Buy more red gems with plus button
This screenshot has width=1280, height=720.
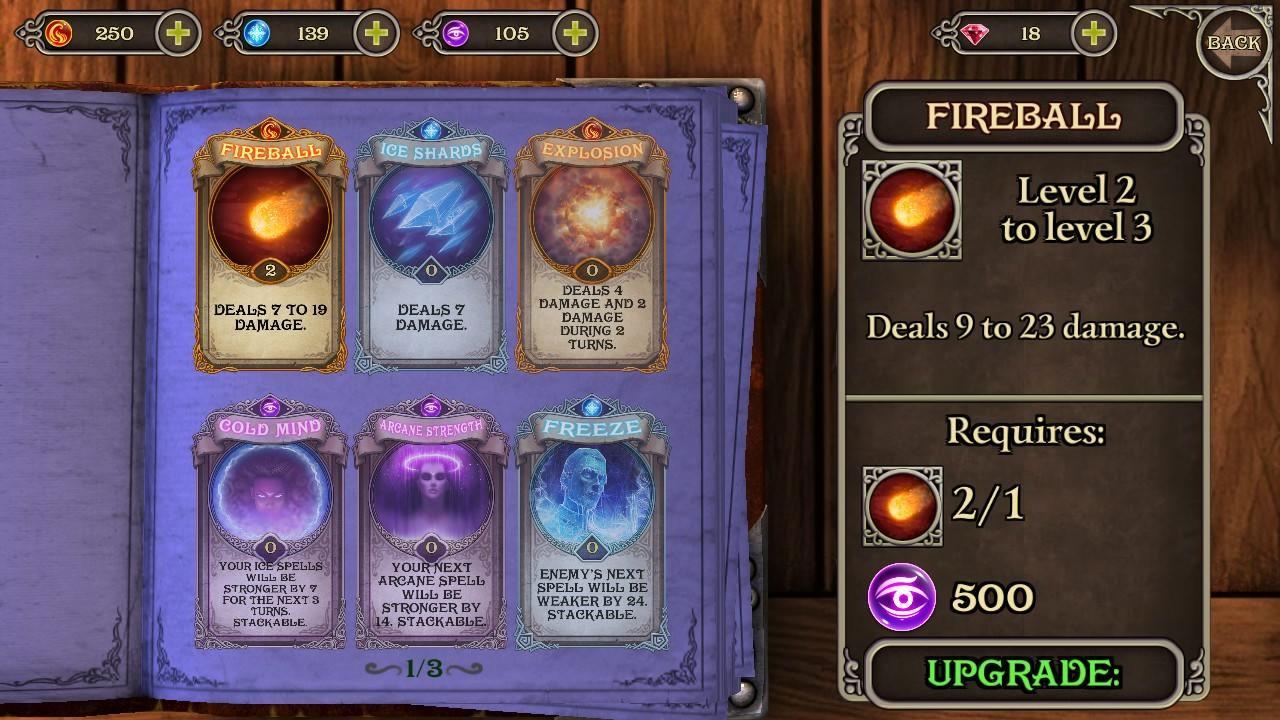[x=1093, y=33]
